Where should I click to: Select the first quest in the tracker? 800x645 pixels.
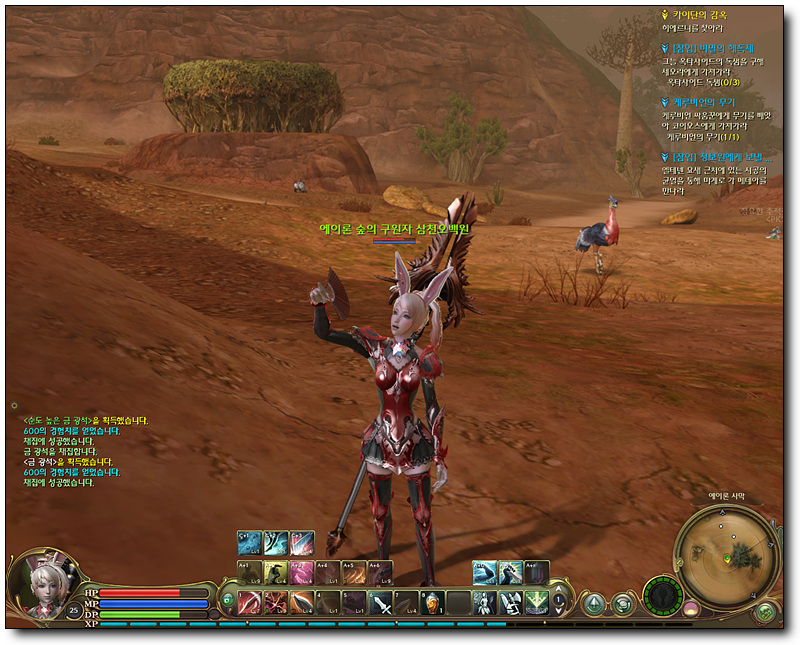(700, 16)
